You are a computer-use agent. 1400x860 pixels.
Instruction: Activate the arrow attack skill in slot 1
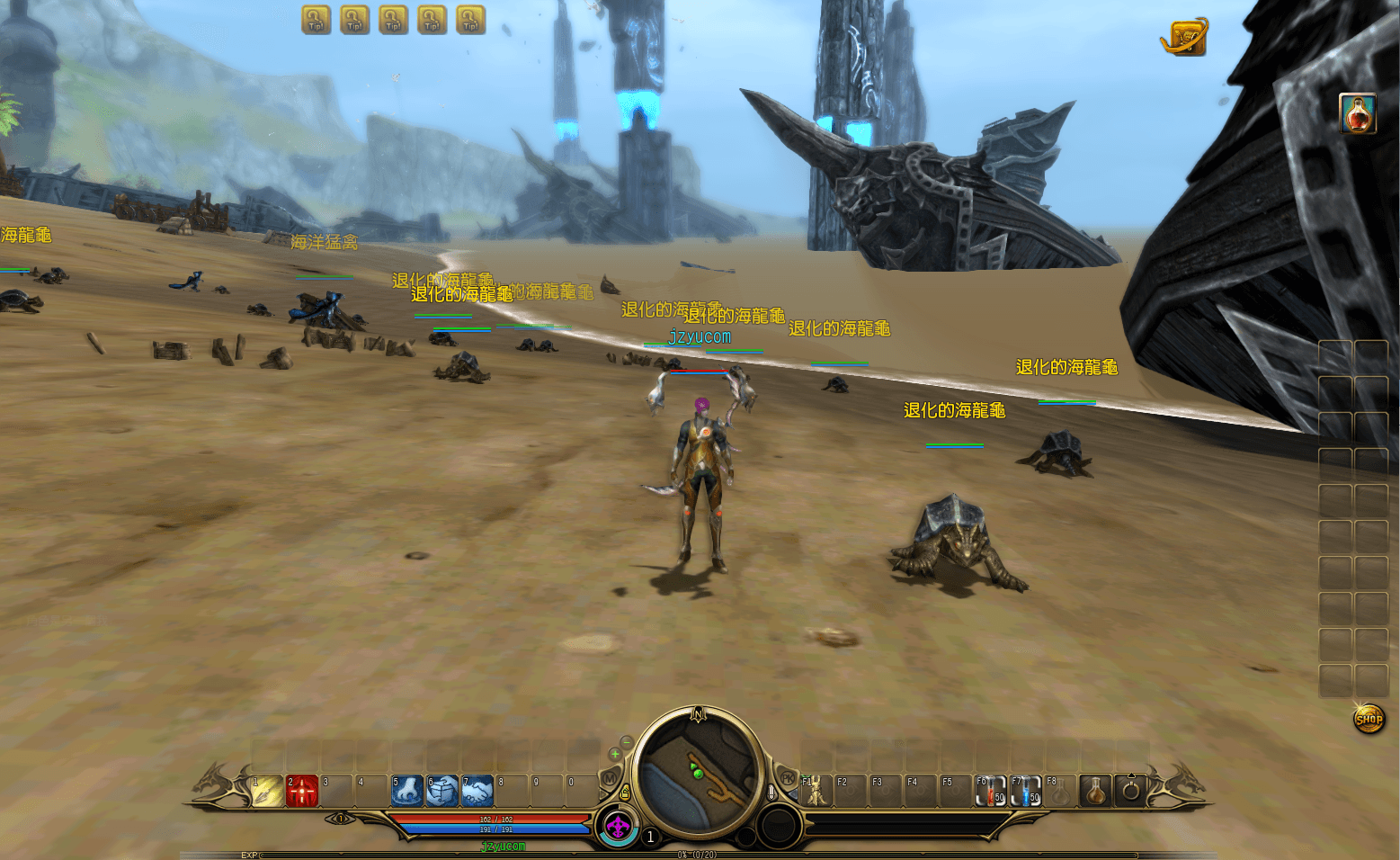(268, 792)
